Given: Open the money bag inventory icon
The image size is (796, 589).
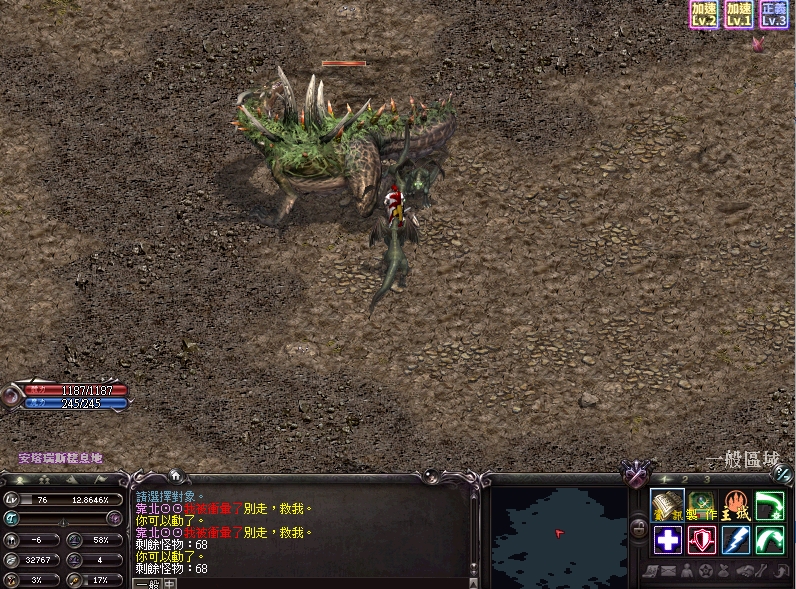Looking at the screenshot, I should 726,571.
